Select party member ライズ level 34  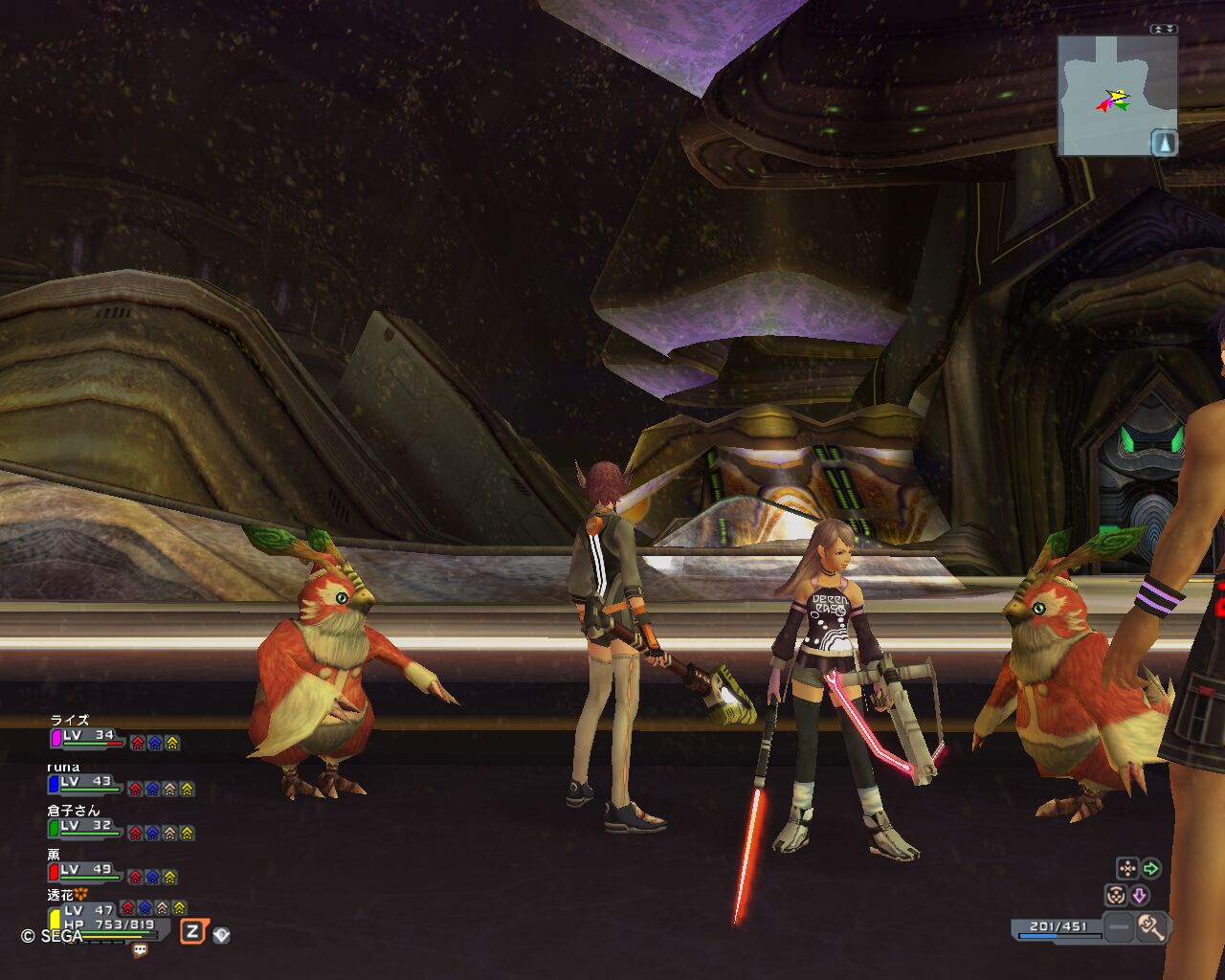coord(88,737)
